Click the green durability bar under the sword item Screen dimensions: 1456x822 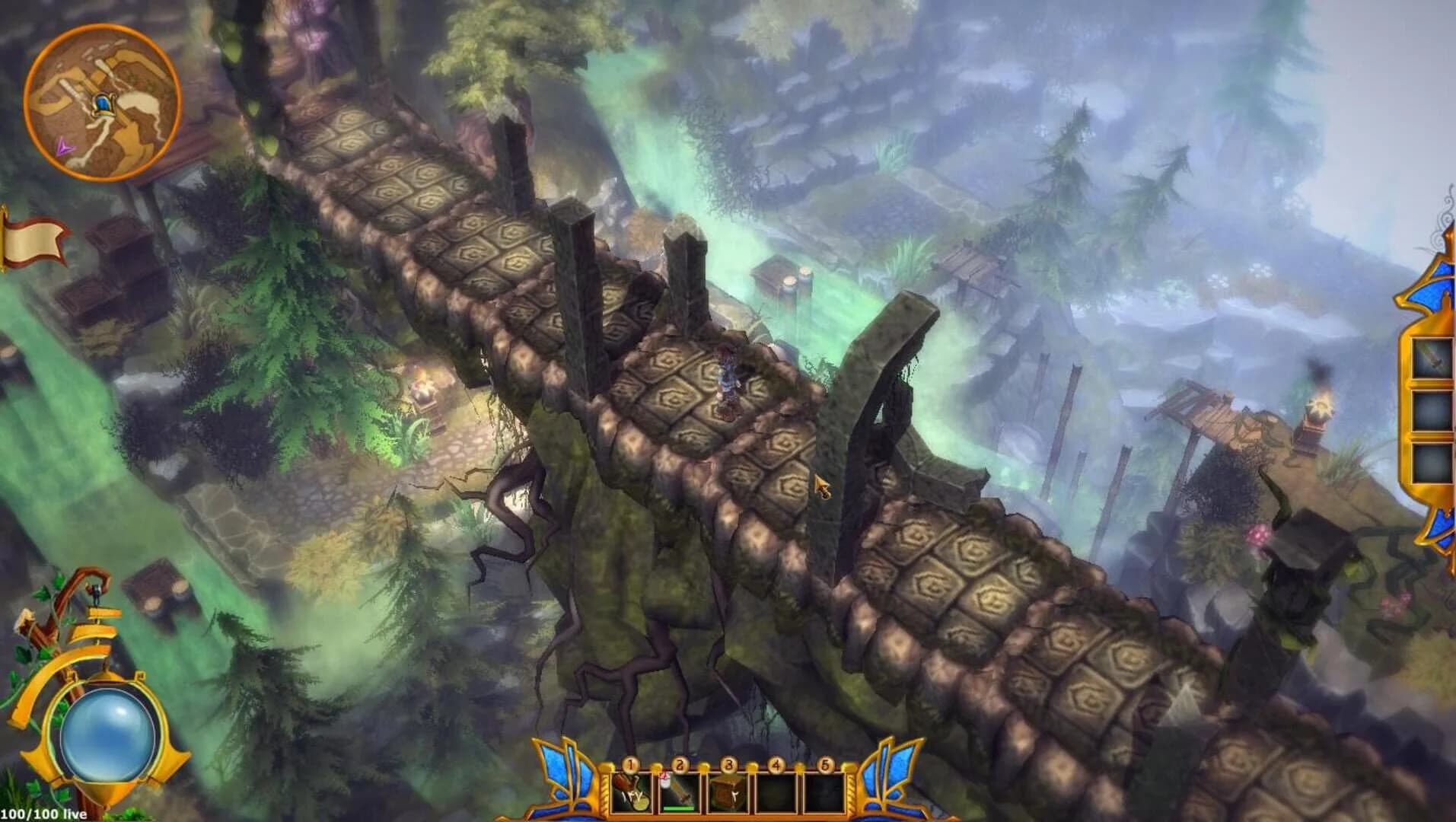tap(677, 808)
